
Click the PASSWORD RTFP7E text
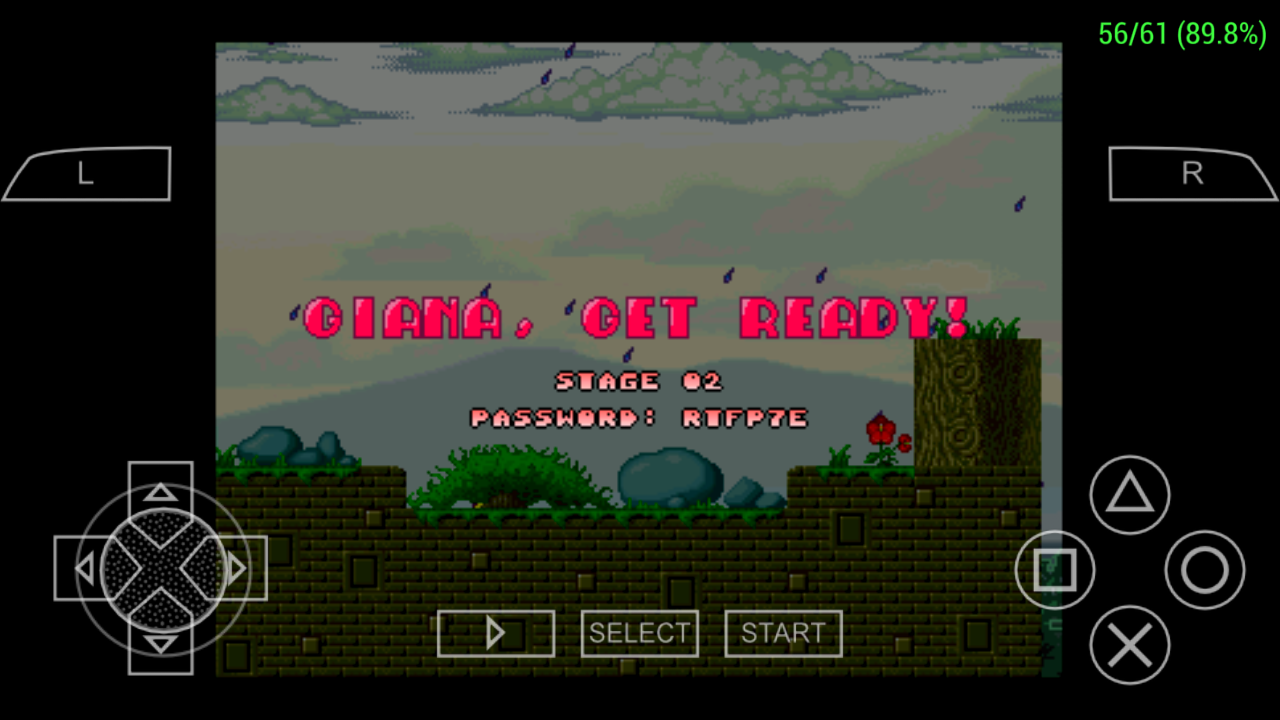coord(639,418)
